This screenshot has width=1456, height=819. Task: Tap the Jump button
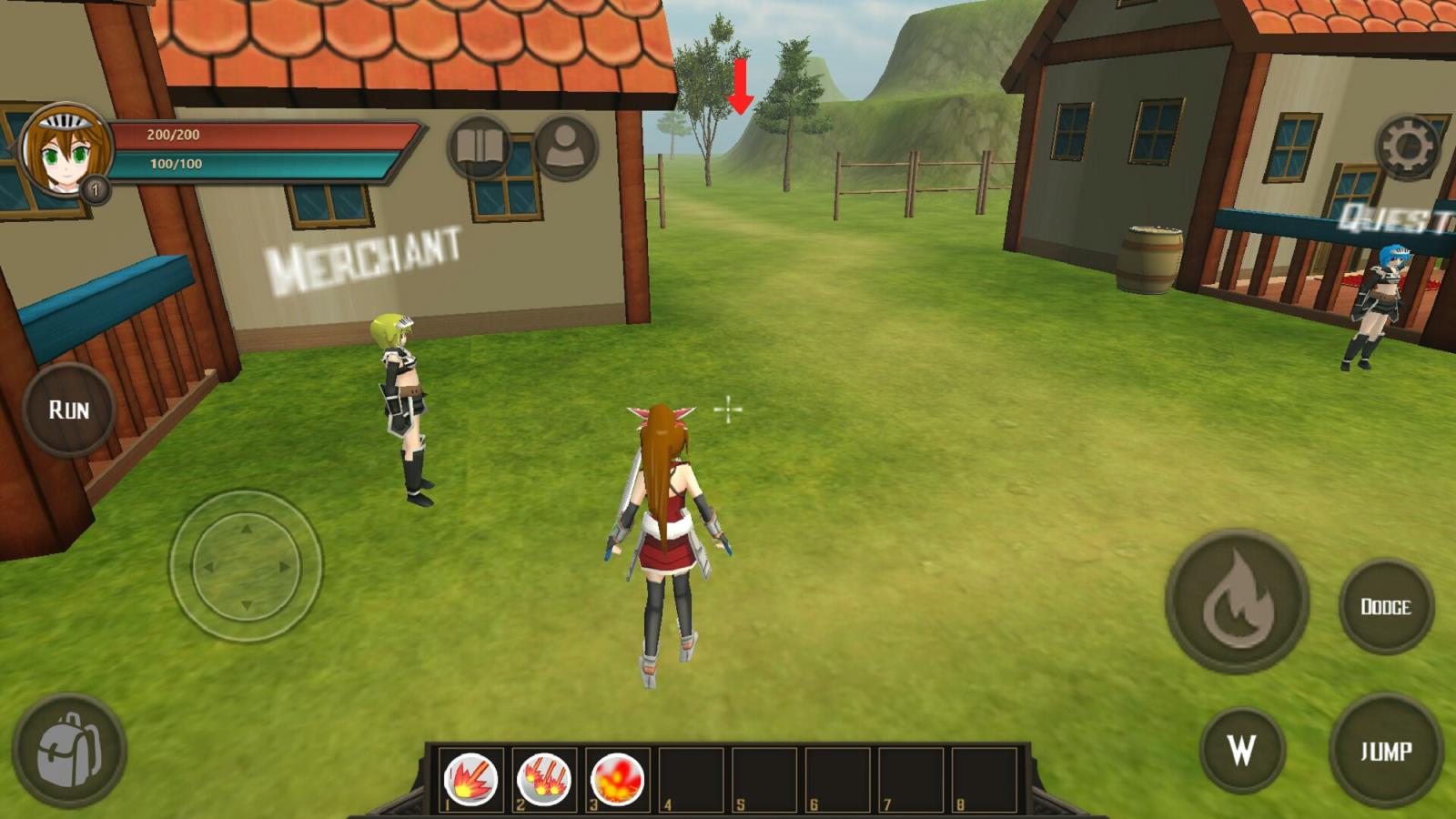pos(1385,751)
